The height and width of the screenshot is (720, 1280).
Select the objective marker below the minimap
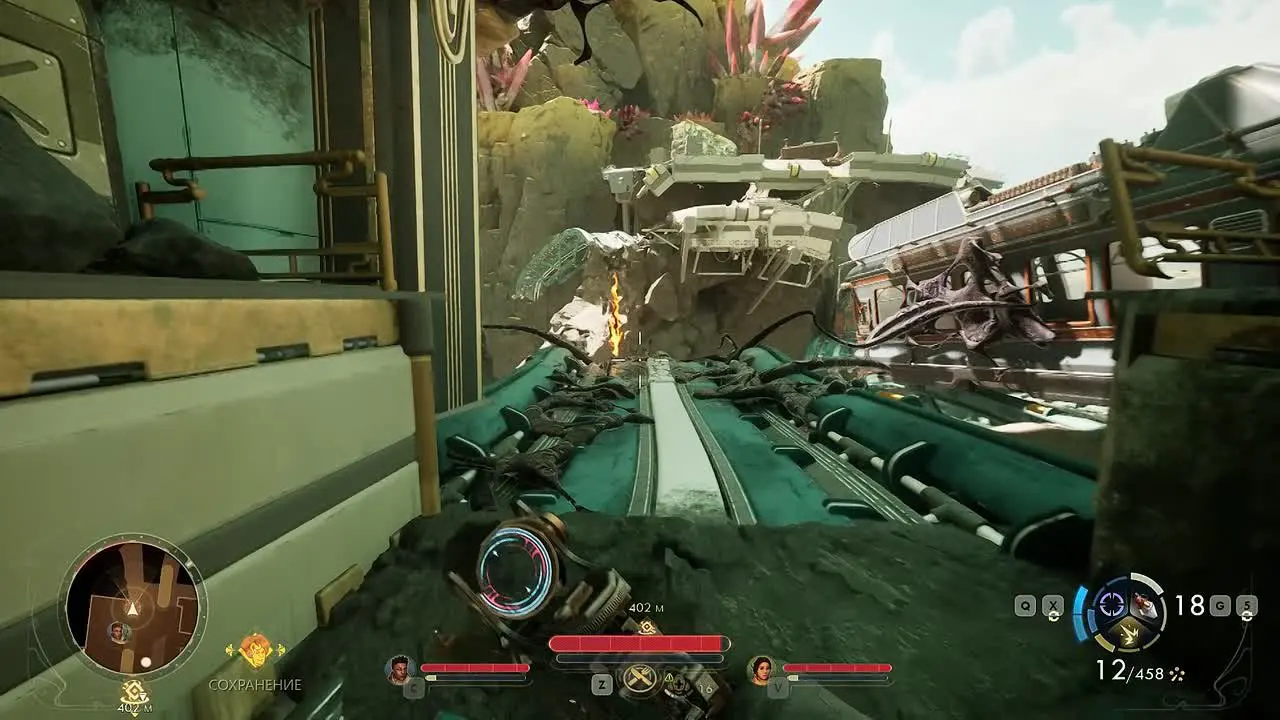coord(133,691)
